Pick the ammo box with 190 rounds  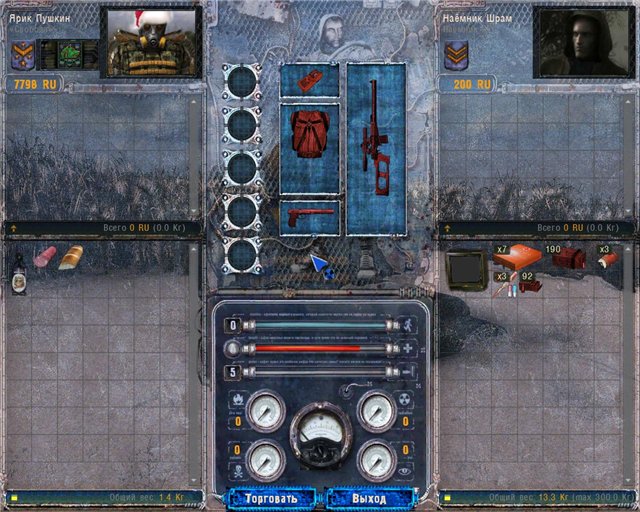point(569,259)
